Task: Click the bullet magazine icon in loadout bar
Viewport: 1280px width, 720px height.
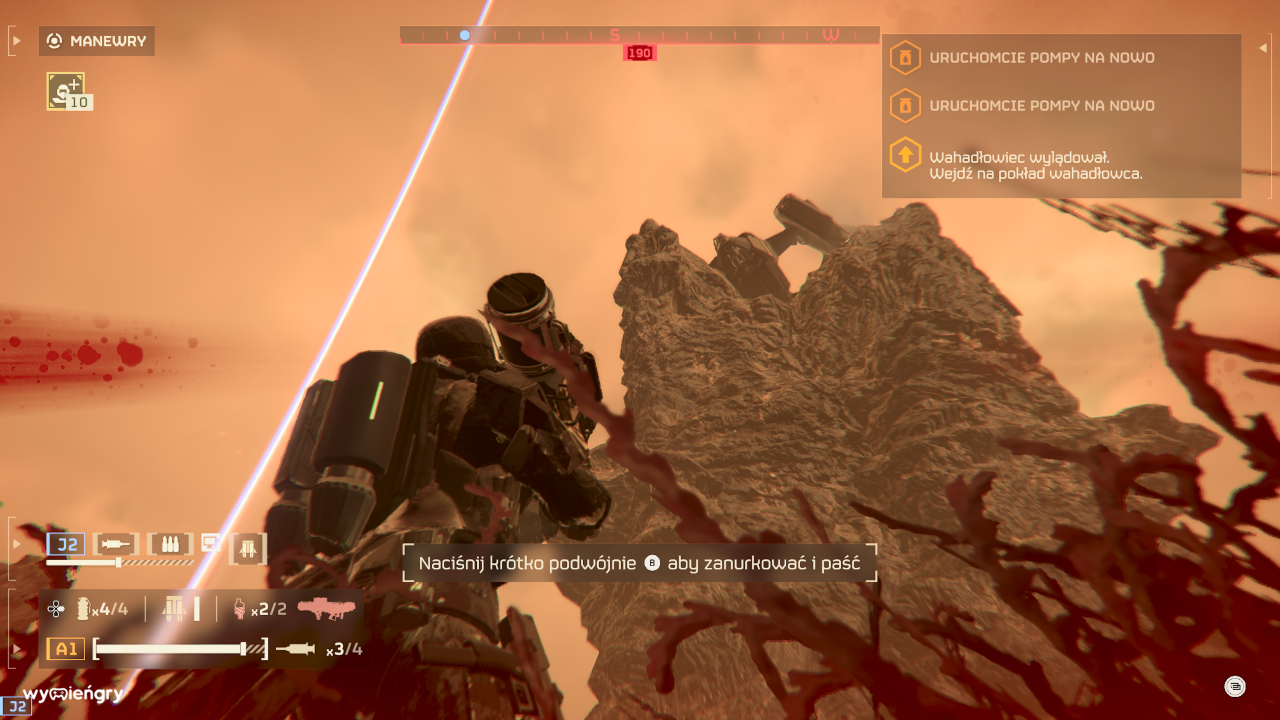Action: click(x=170, y=545)
